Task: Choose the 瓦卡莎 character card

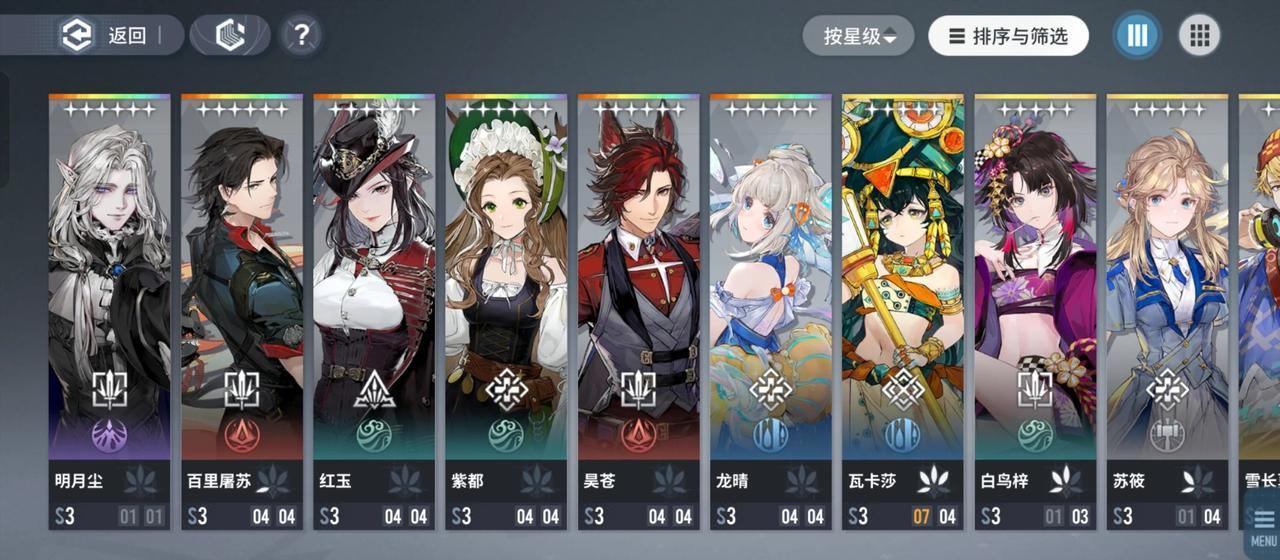Action: 902,300
